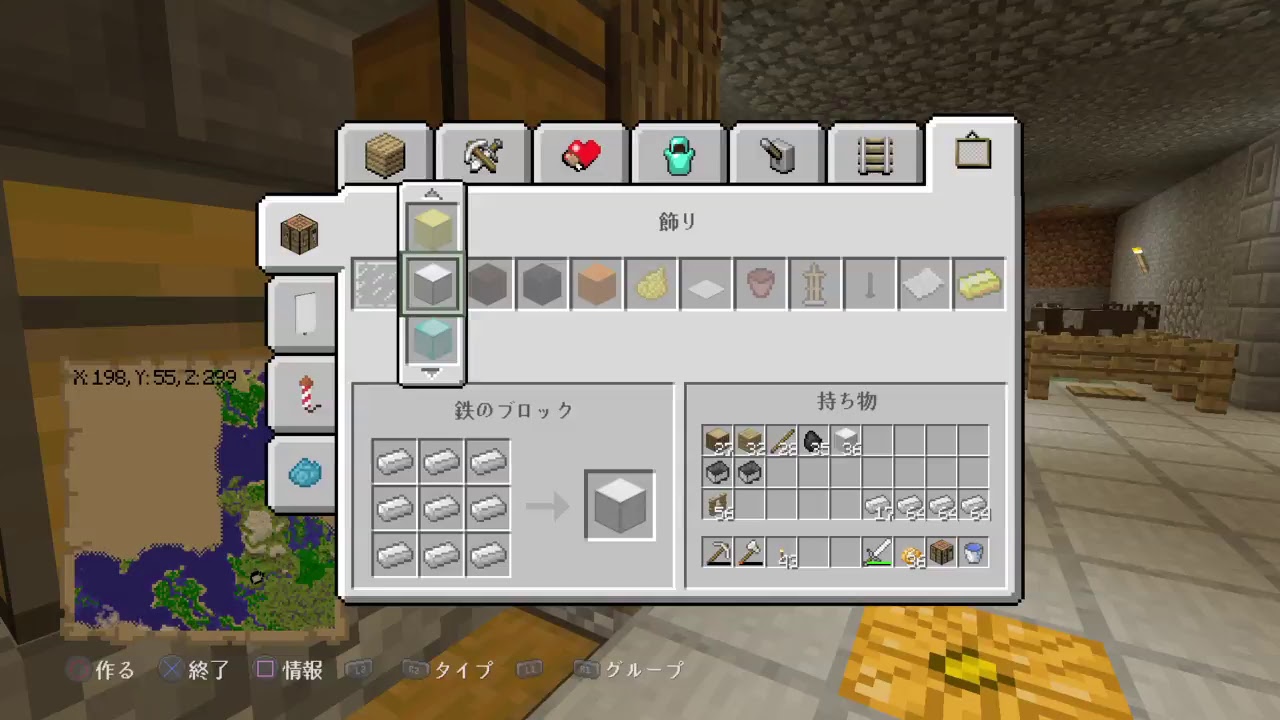The width and height of the screenshot is (1280, 720).
Task: Select the pickaxe in the hotbar
Action: point(719,552)
